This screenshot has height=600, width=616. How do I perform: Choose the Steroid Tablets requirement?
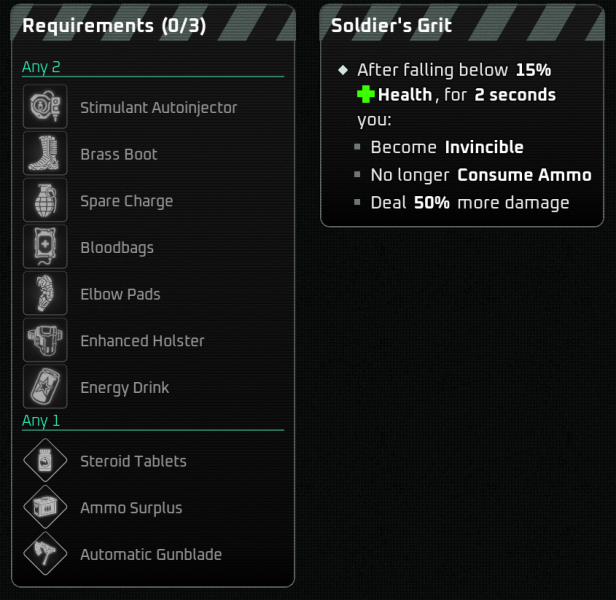tap(133, 461)
